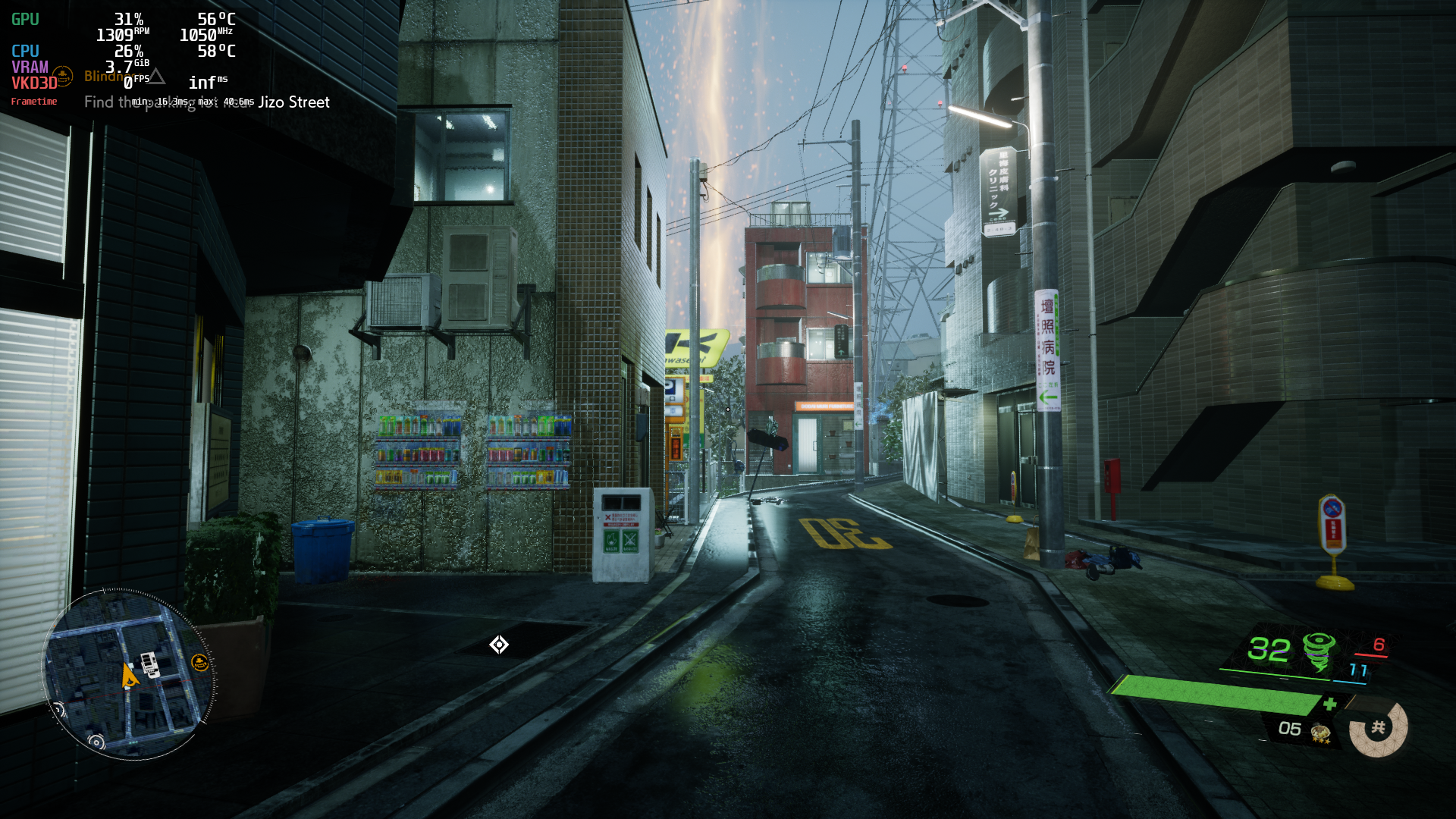The image size is (1456, 819).
Task: Click the beige synergy ring gauge icon
Action: point(1378,728)
